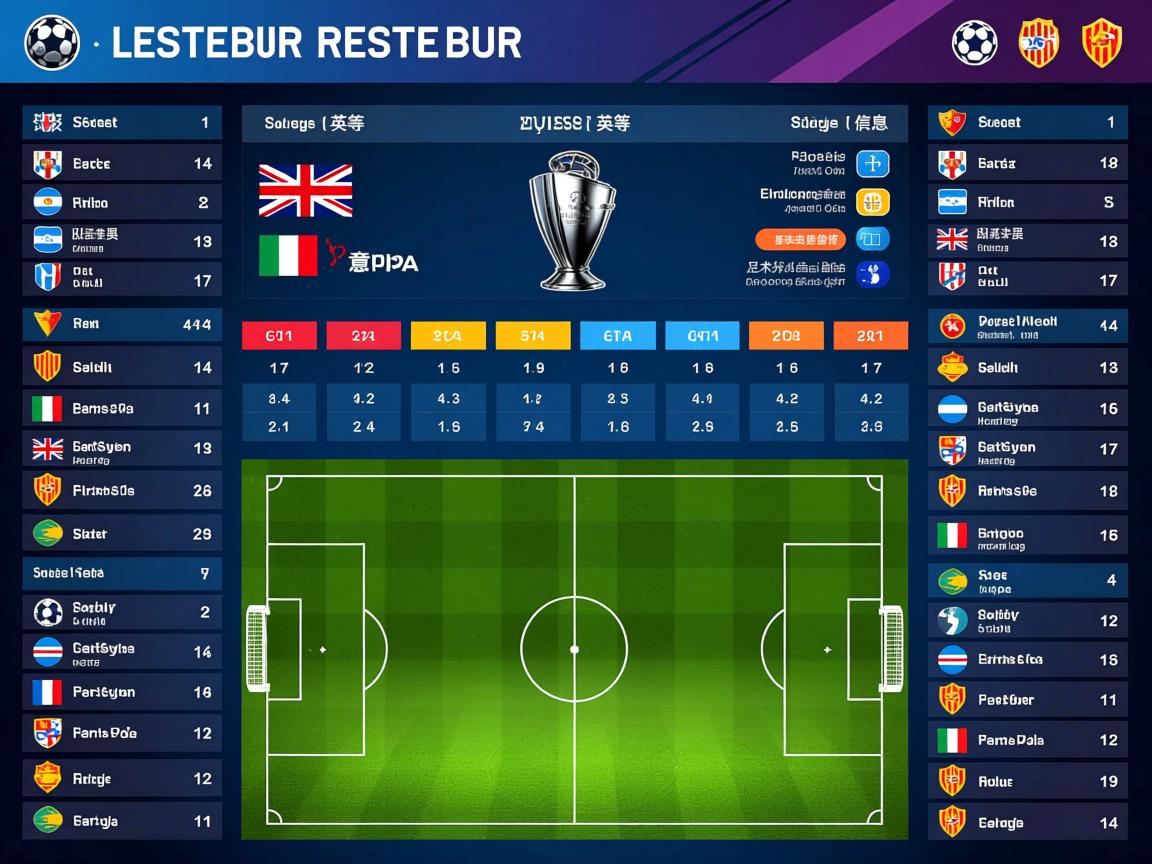Pick the left-list Italian flag row scoring 11

pos(122,408)
